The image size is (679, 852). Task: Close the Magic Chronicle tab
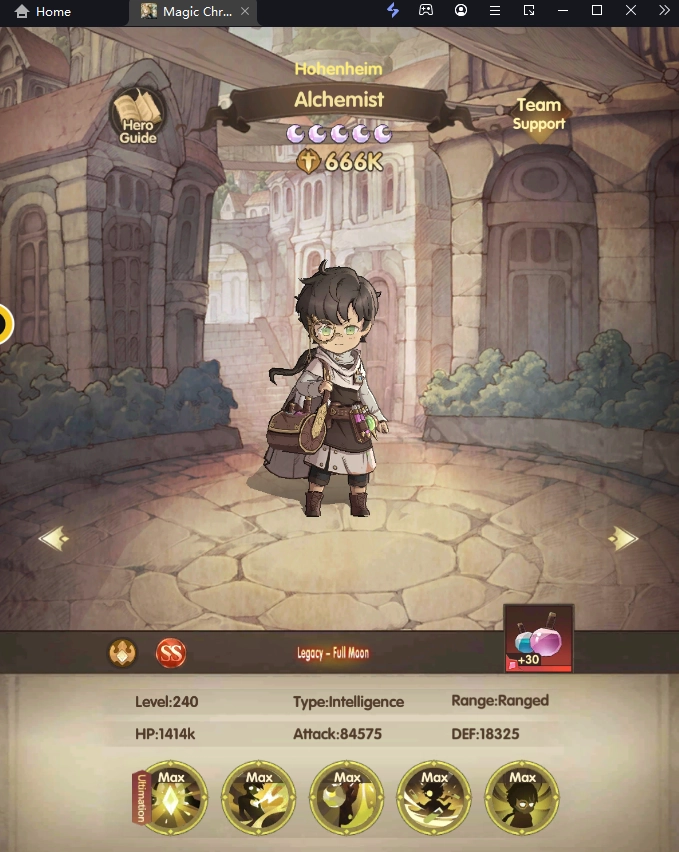[x=246, y=12]
